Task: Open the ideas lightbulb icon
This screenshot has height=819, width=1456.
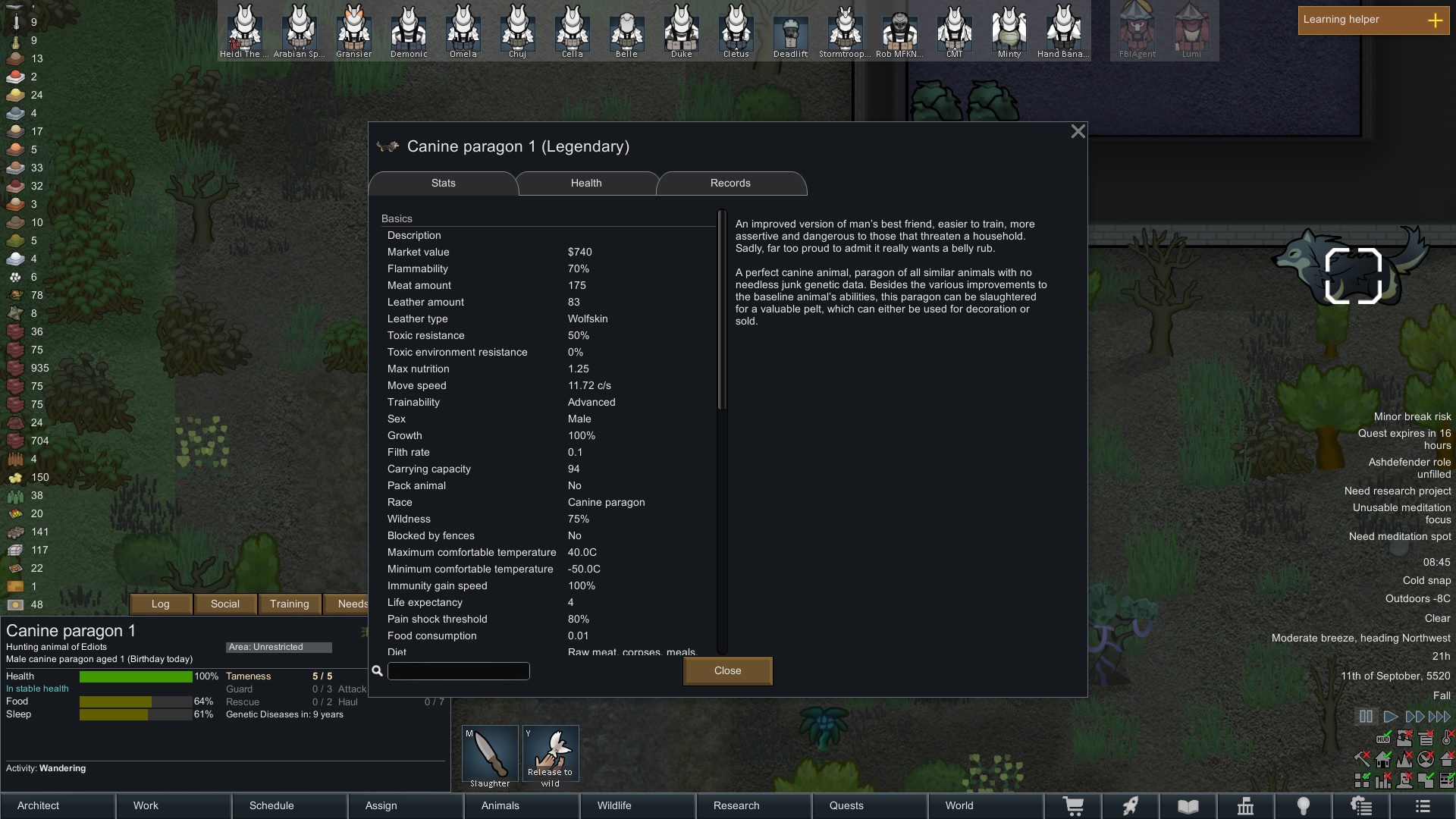Action: click(1303, 806)
